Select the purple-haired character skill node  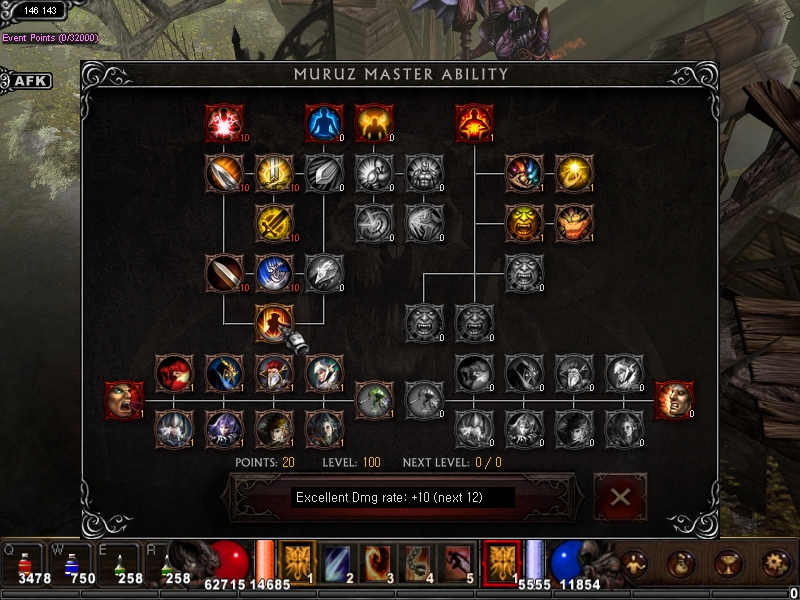coord(224,428)
